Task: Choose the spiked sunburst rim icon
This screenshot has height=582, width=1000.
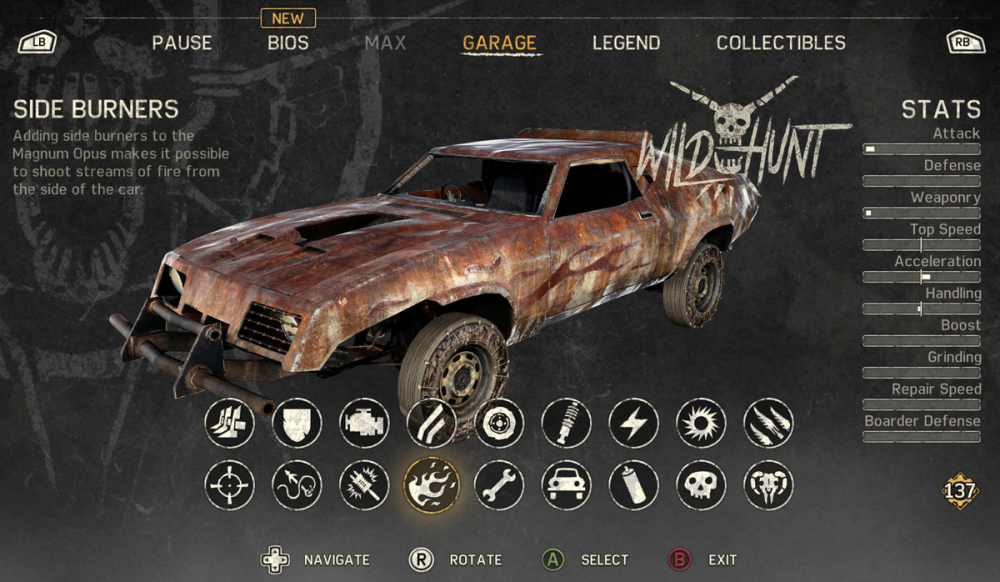Action: tap(701, 423)
